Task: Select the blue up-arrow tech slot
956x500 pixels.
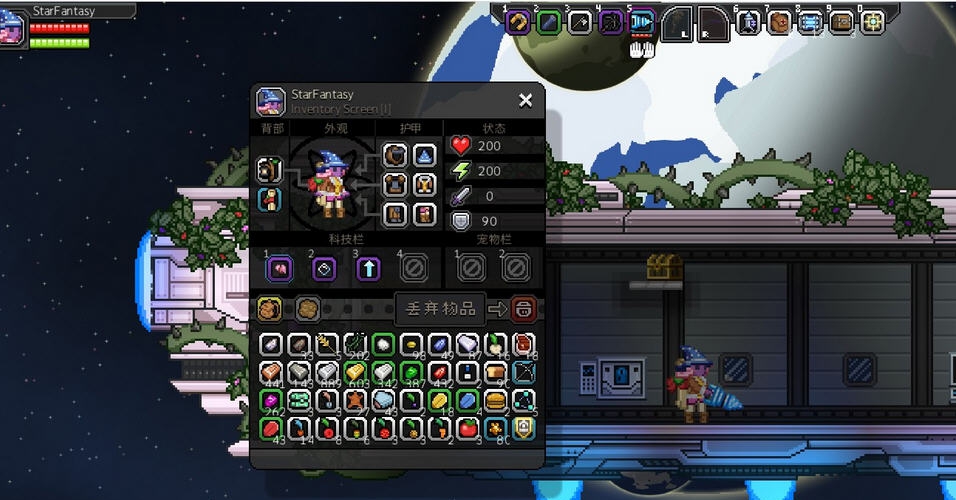Action: (368, 268)
